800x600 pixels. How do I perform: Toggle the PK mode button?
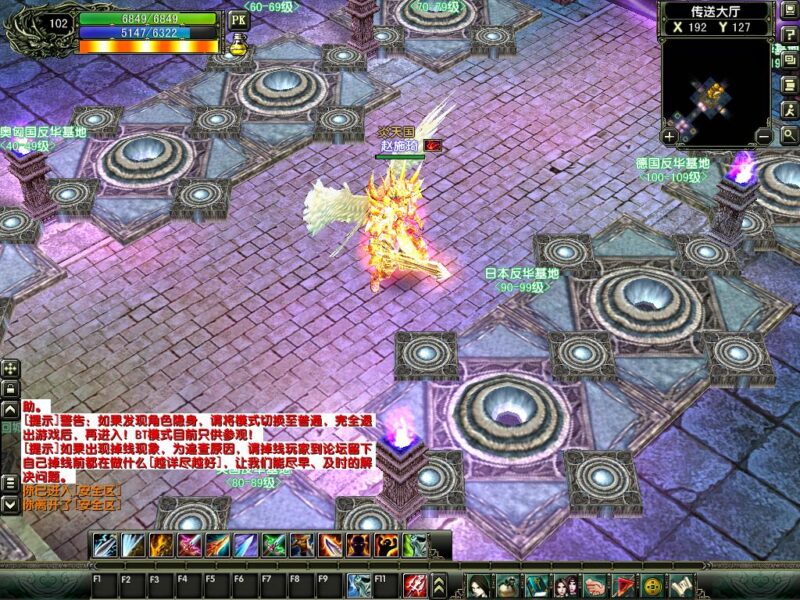tap(238, 19)
